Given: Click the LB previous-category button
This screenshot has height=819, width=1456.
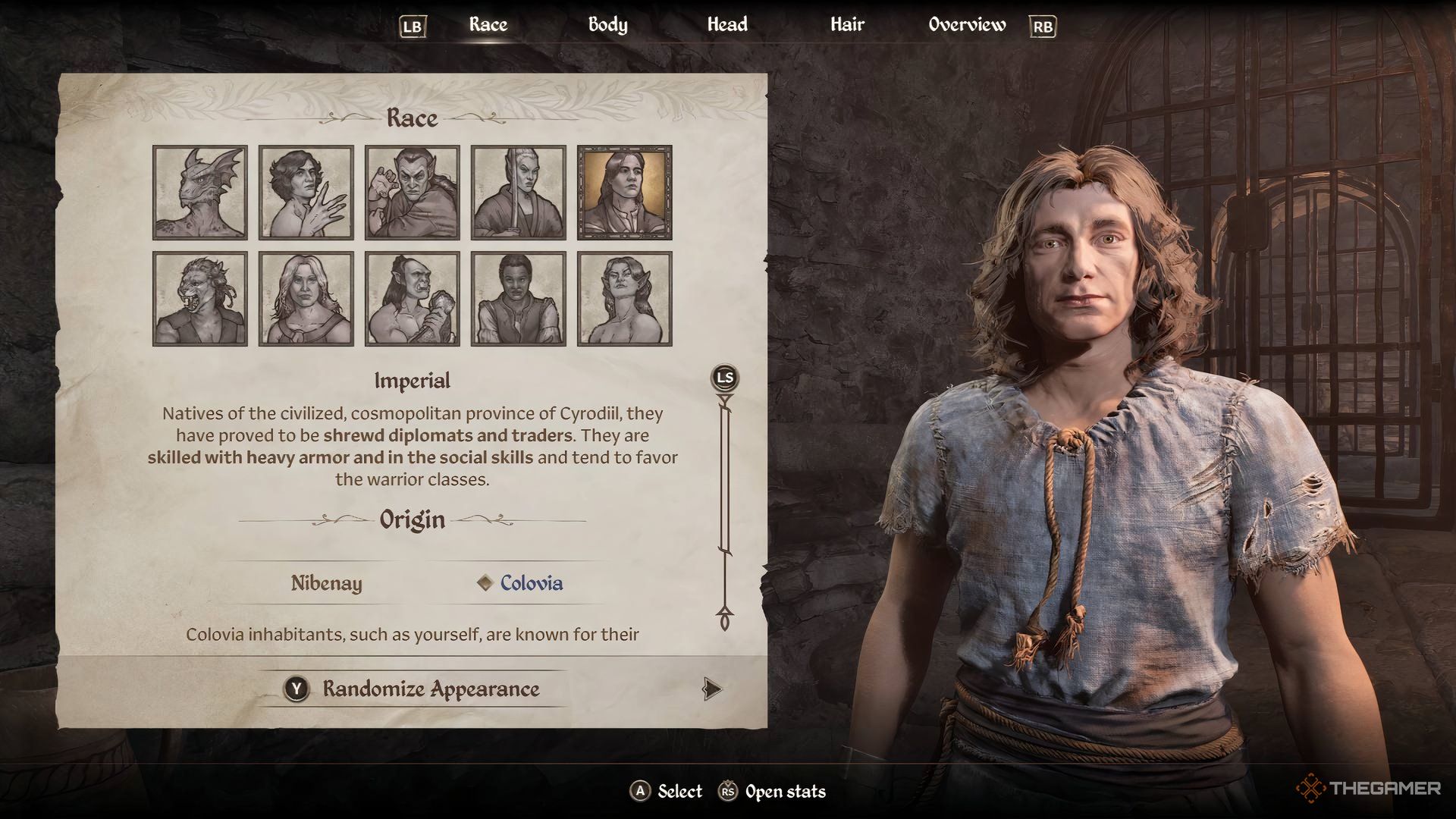Looking at the screenshot, I should 413,25.
